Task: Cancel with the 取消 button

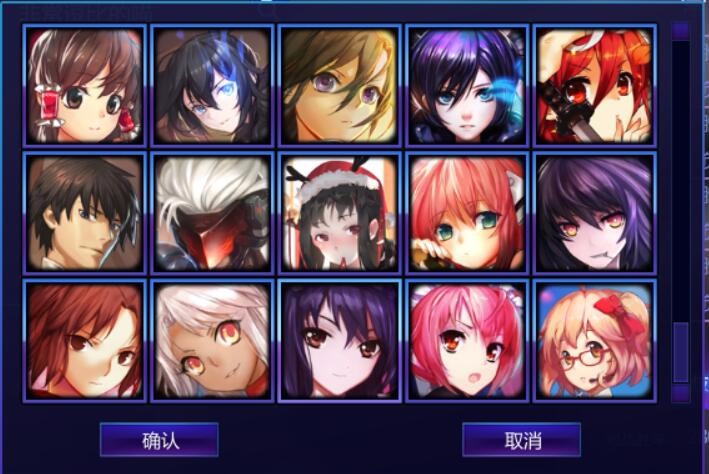Action: [x=521, y=440]
